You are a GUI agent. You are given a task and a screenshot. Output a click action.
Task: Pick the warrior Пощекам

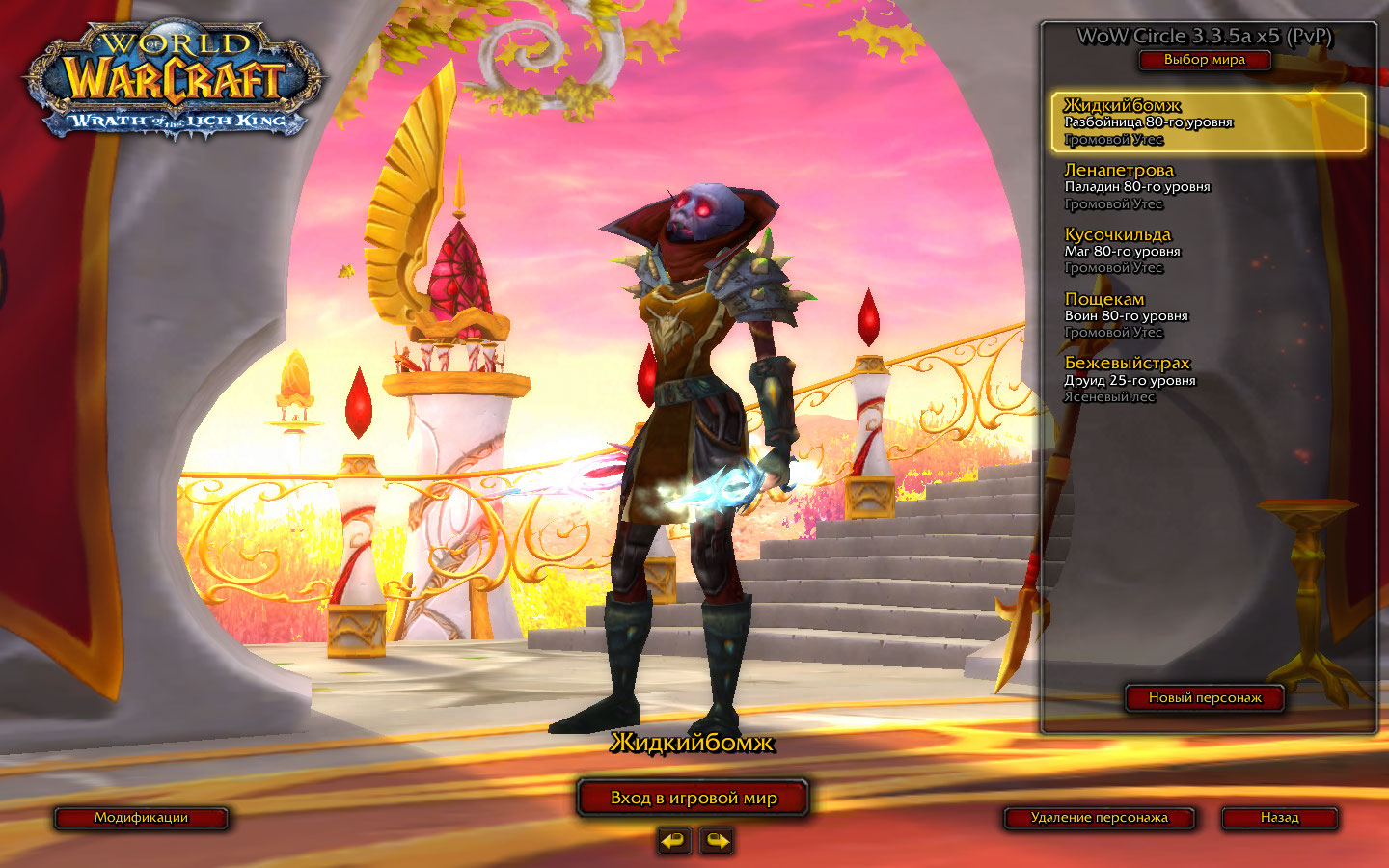[1208, 315]
